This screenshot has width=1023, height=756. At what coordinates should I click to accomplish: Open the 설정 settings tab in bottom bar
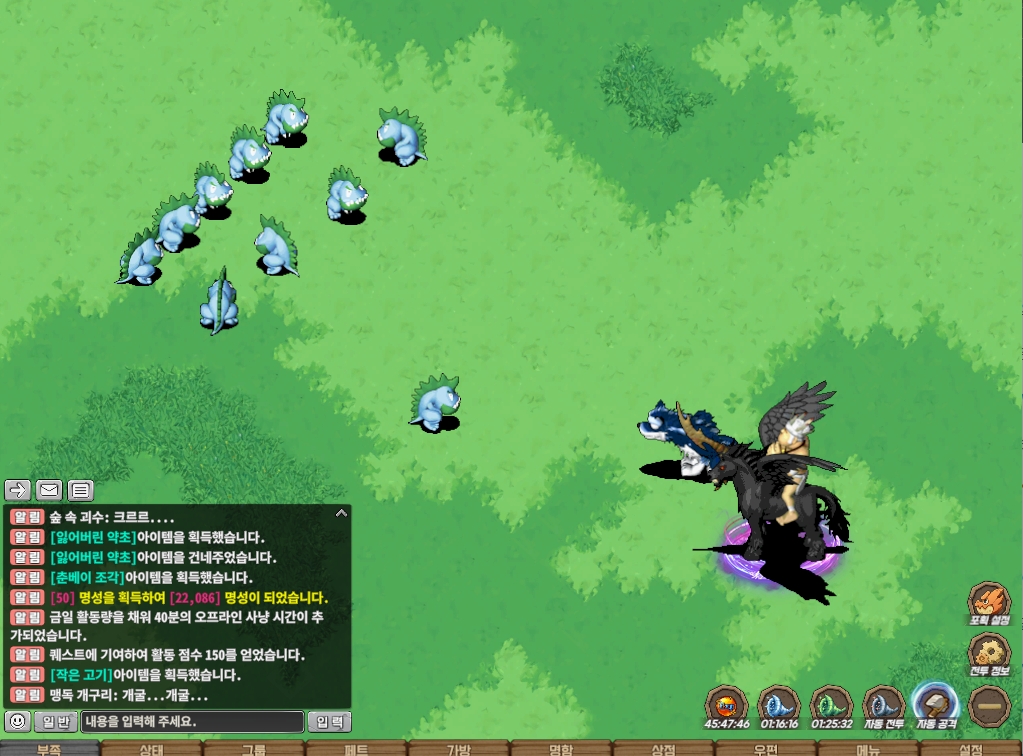tap(970, 749)
